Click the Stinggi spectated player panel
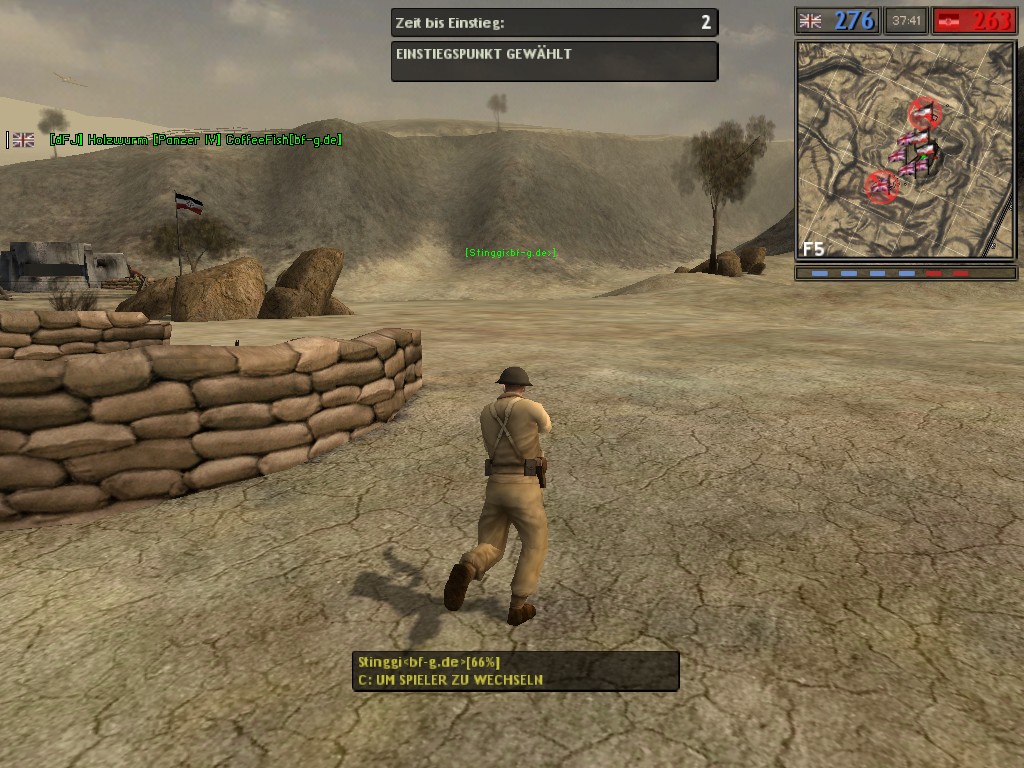This screenshot has height=768, width=1024. coord(515,671)
